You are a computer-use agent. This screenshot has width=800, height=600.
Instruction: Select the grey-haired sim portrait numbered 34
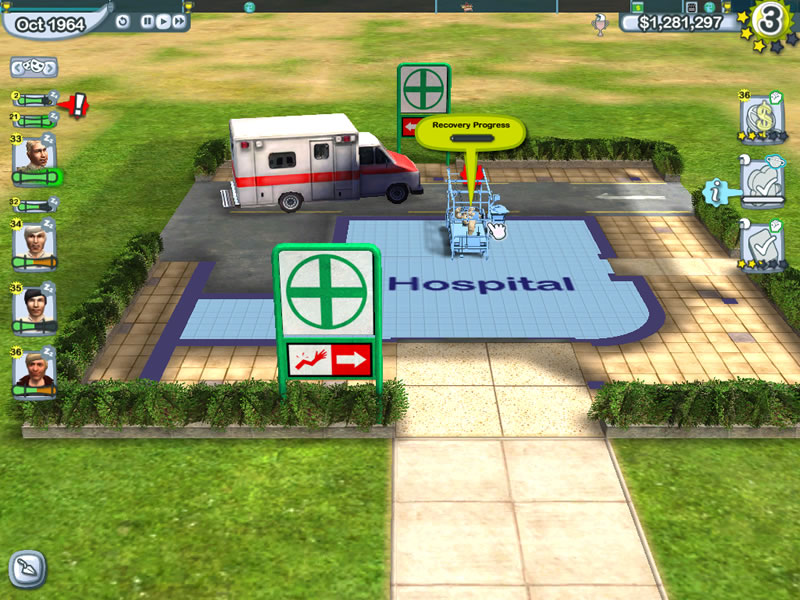pyautogui.click(x=35, y=240)
